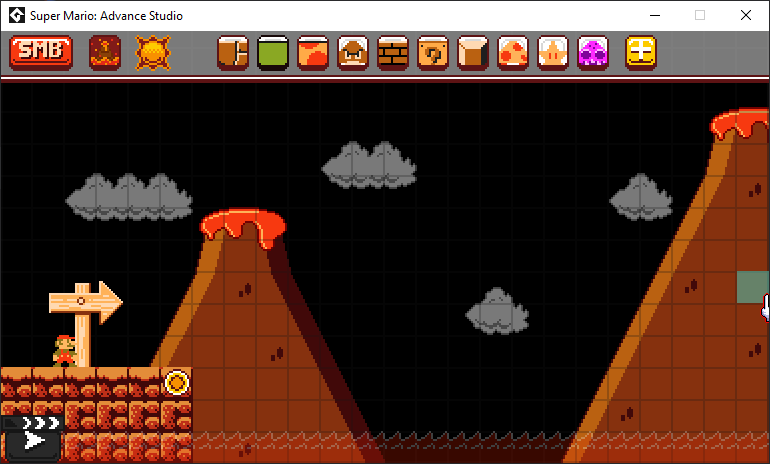
Task: Play the level with the clapperboard button
Action: pos(34,436)
